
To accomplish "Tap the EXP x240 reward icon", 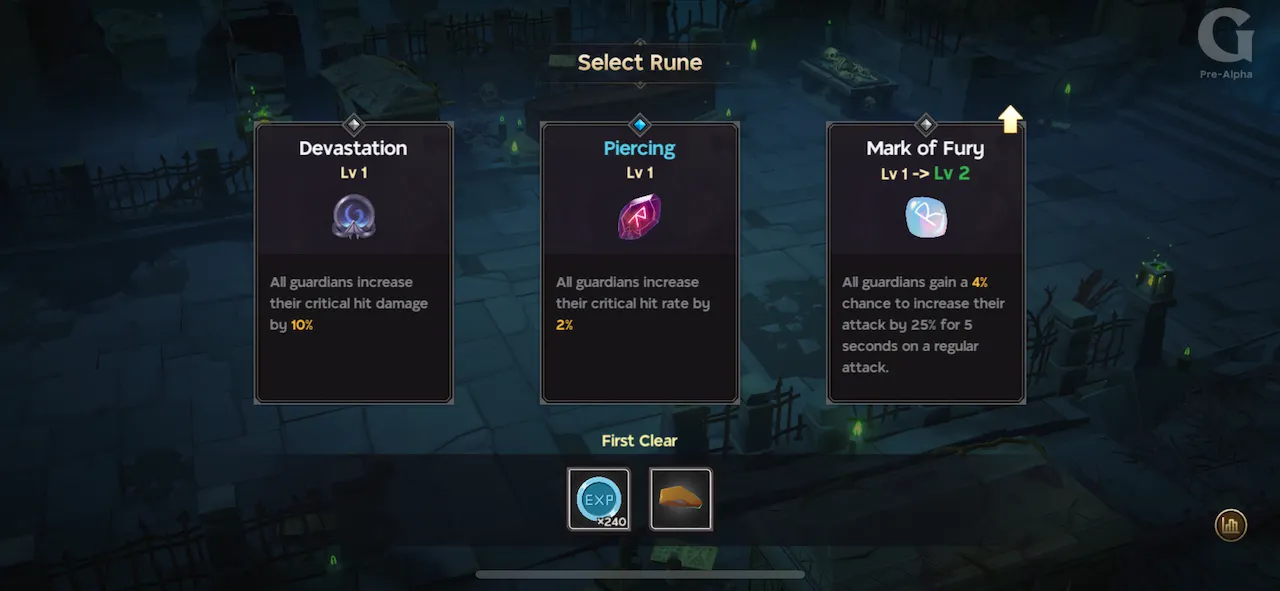I will (599, 499).
